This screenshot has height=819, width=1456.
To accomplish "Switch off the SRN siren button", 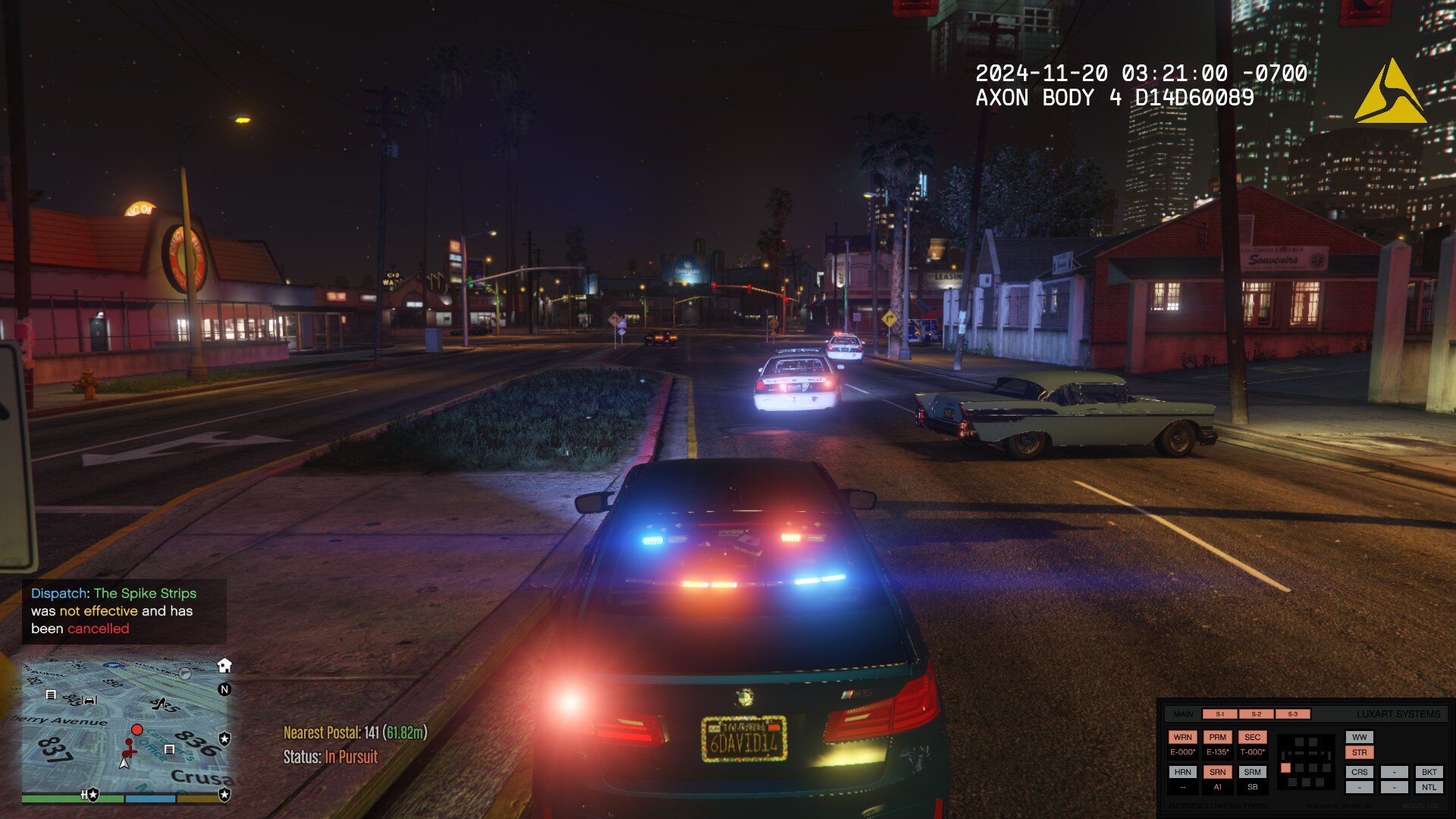I will (1217, 772).
